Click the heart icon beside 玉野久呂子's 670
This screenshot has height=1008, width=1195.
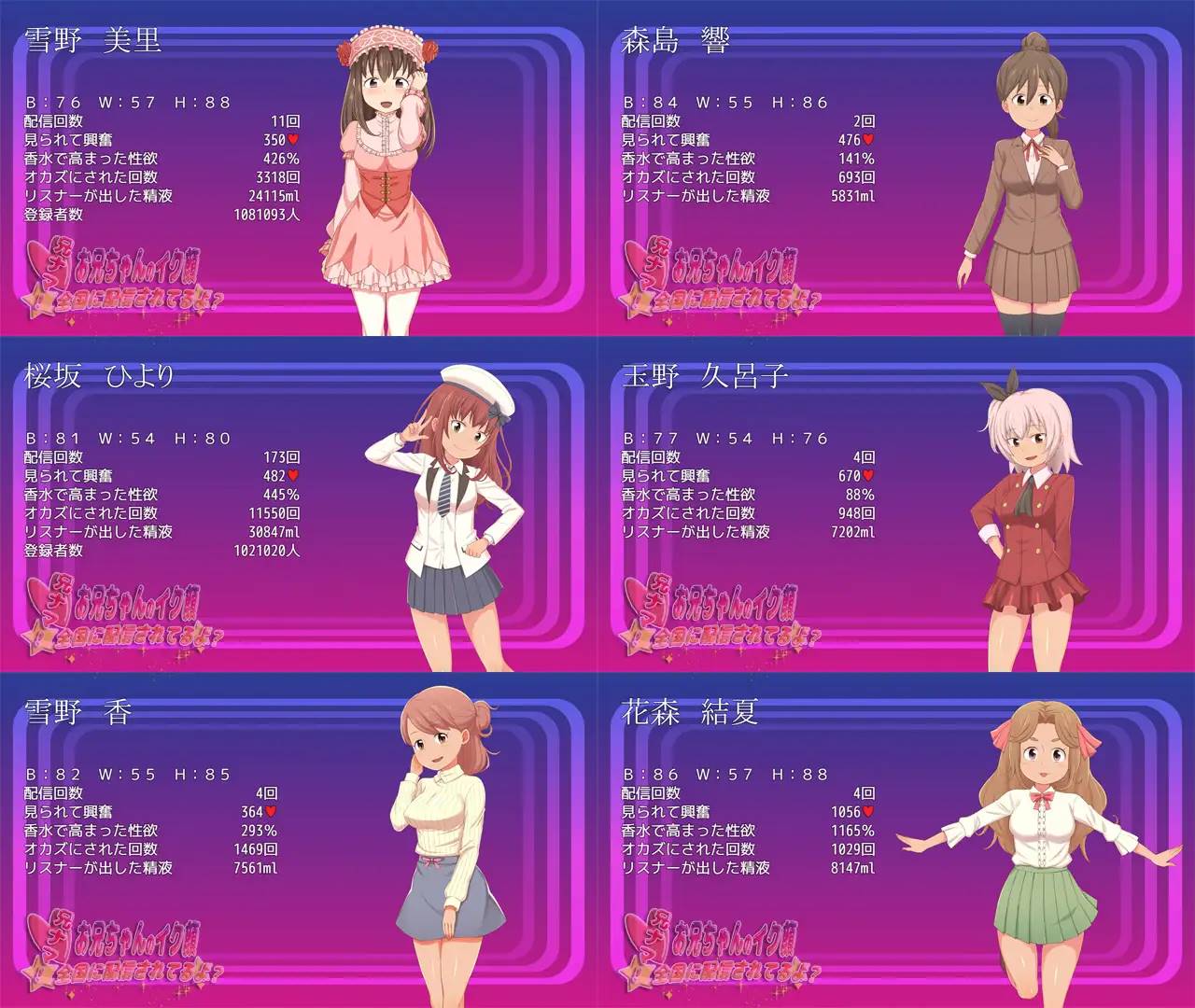point(867,473)
